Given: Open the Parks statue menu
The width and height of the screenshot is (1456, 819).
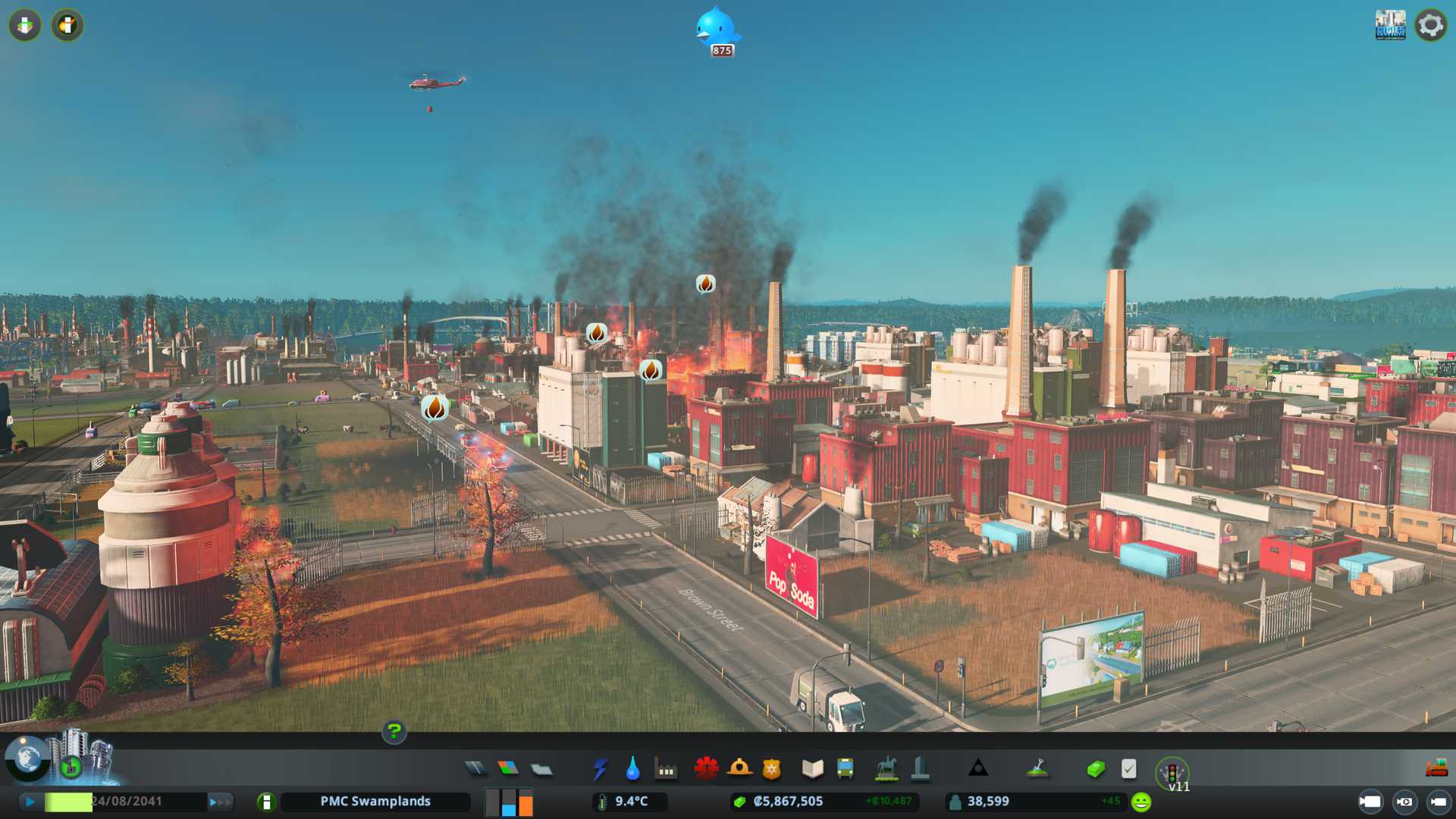Looking at the screenshot, I should tap(886, 769).
